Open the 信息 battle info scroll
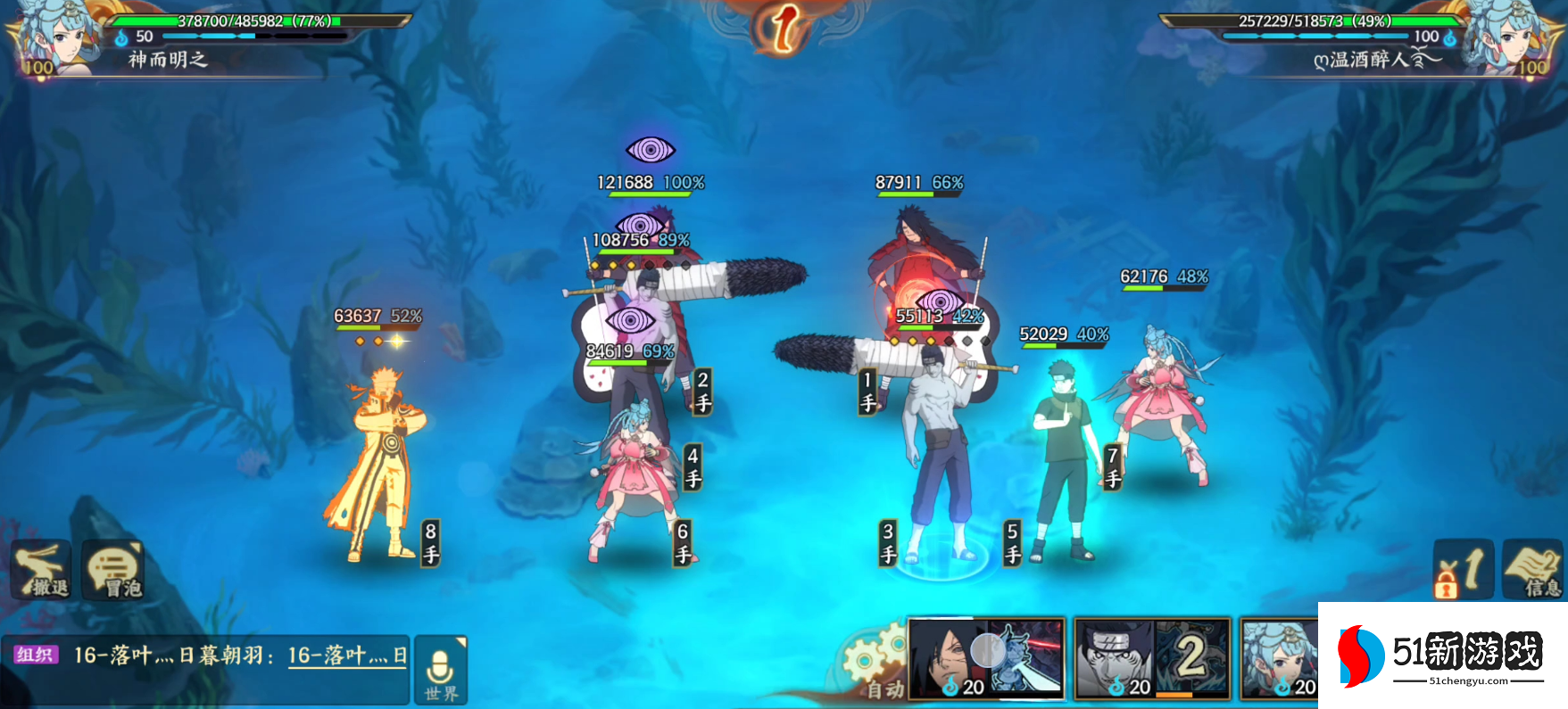 [1533, 570]
